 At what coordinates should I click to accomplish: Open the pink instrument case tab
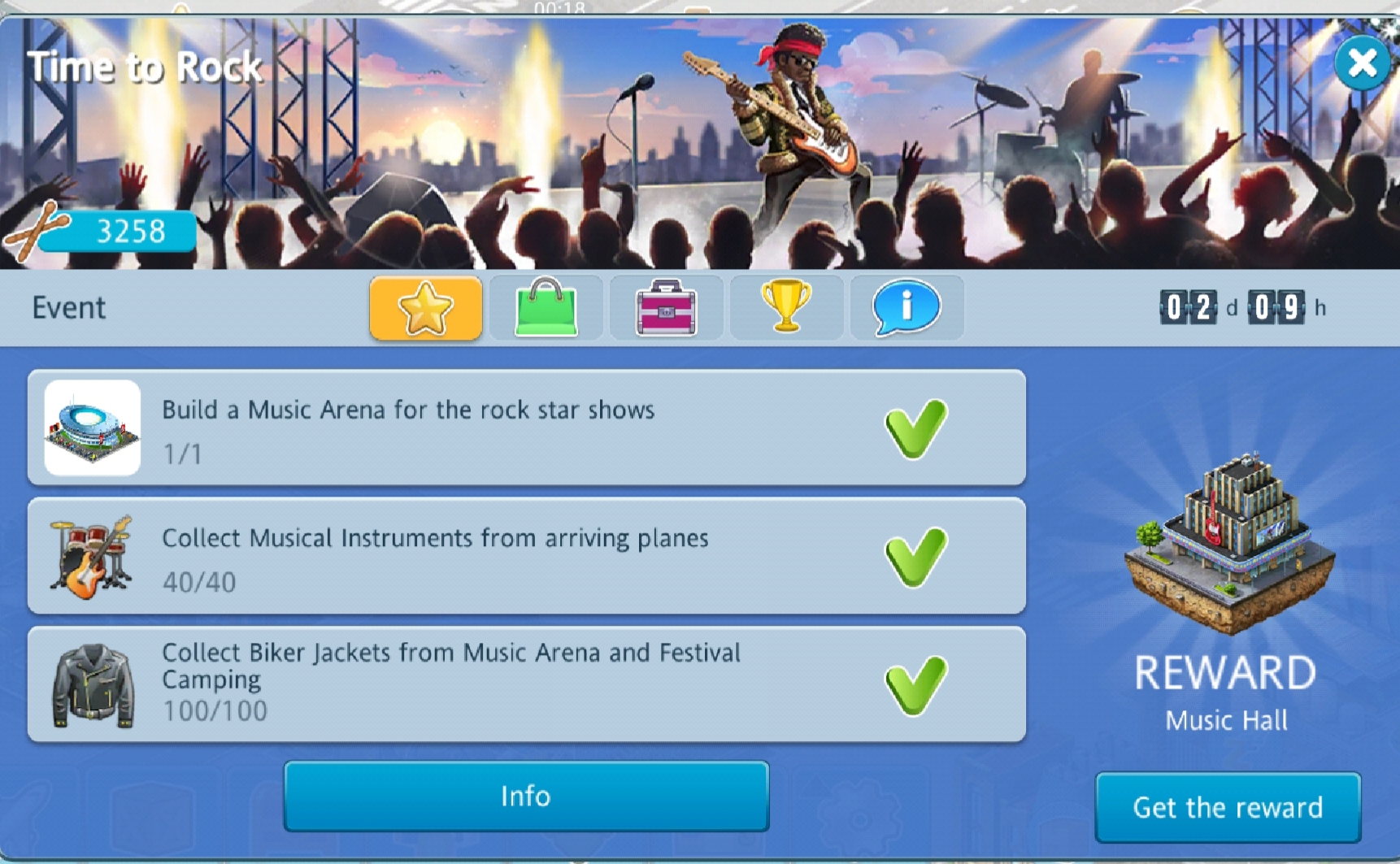tap(666, 308)
